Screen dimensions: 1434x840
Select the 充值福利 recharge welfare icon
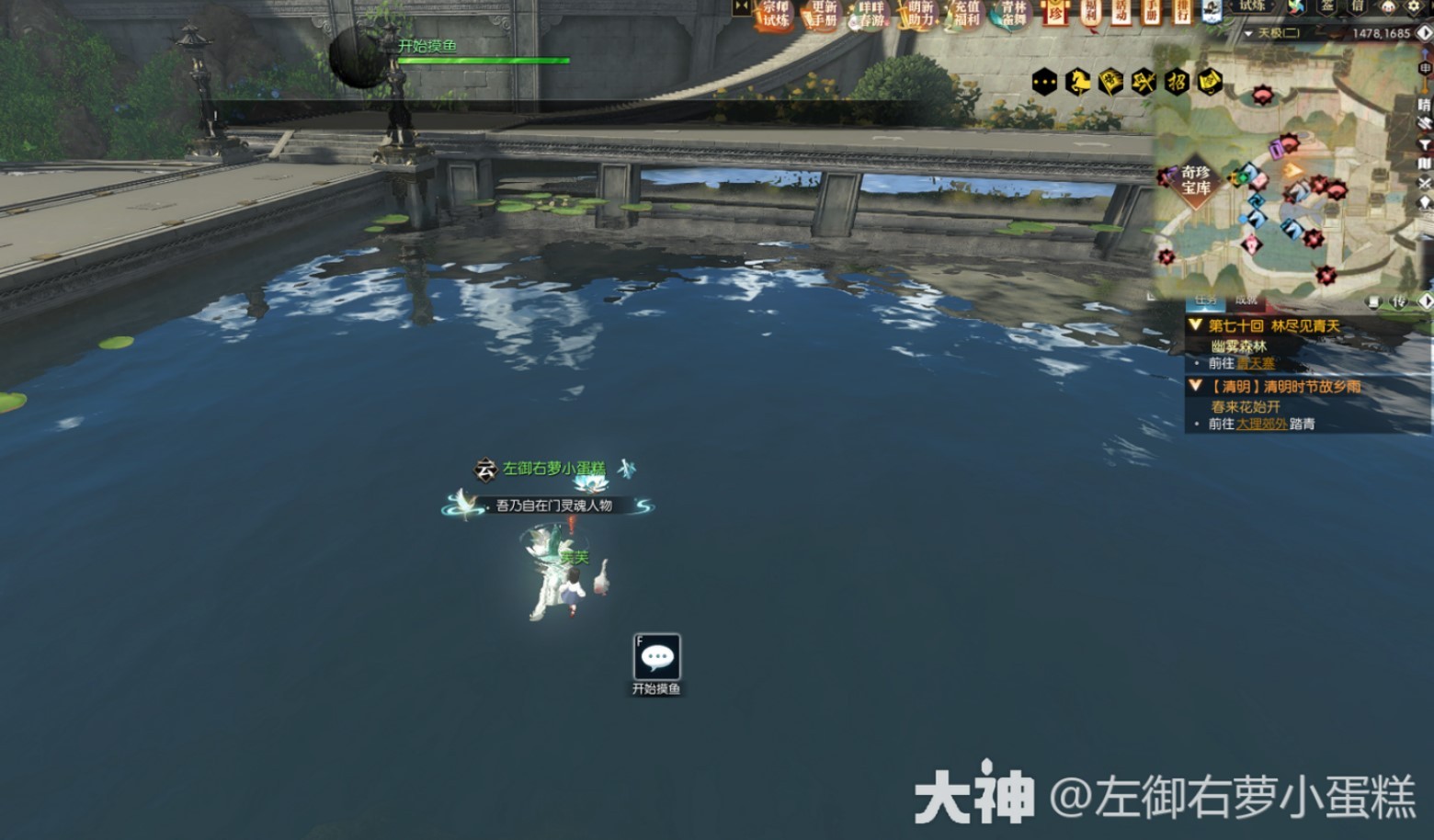(965, 14)
